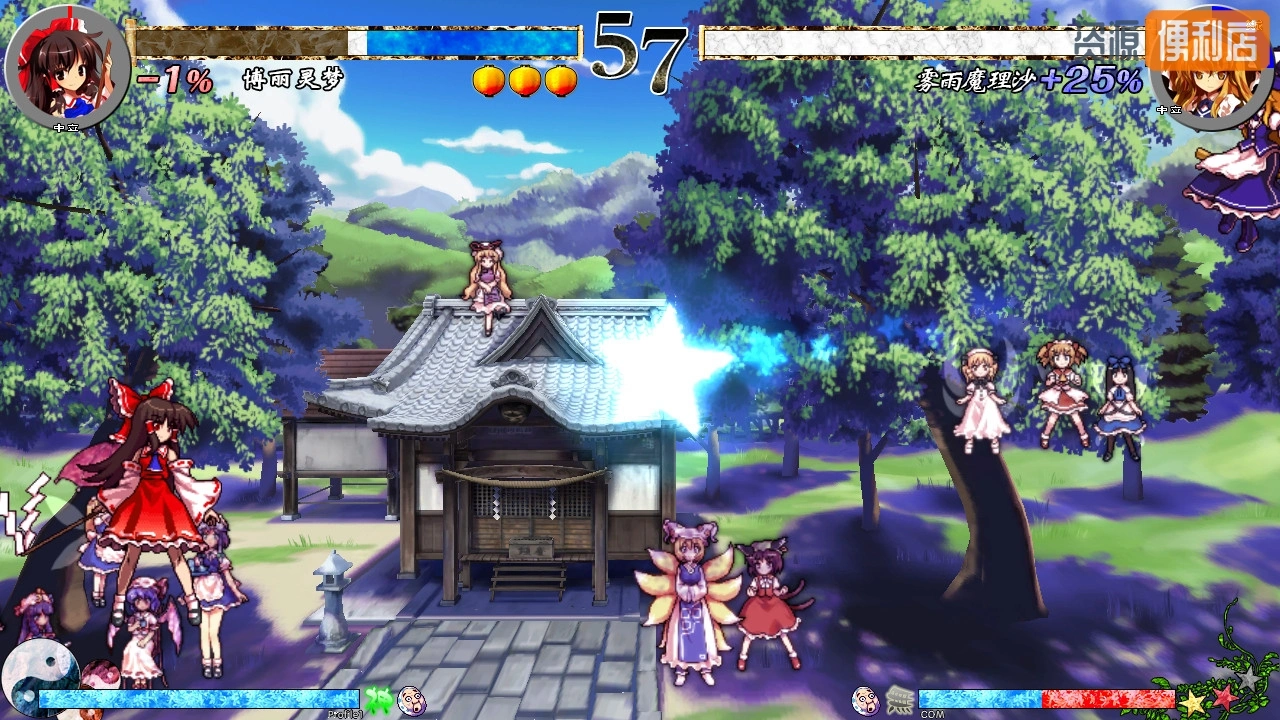Click the gray kanji icon beside the COM gauge

(899, 700)
